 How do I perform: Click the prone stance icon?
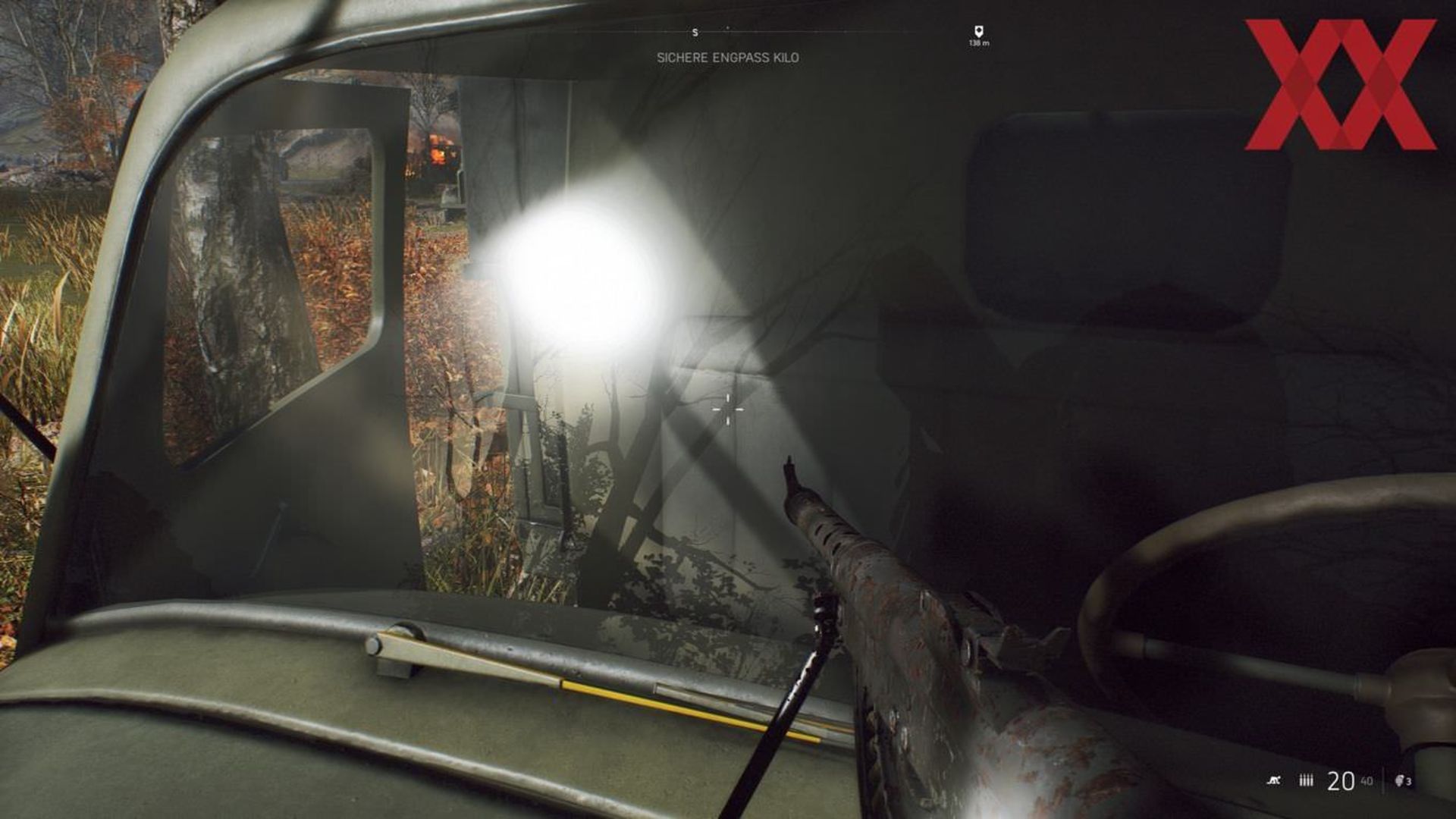pos(1274,780)
